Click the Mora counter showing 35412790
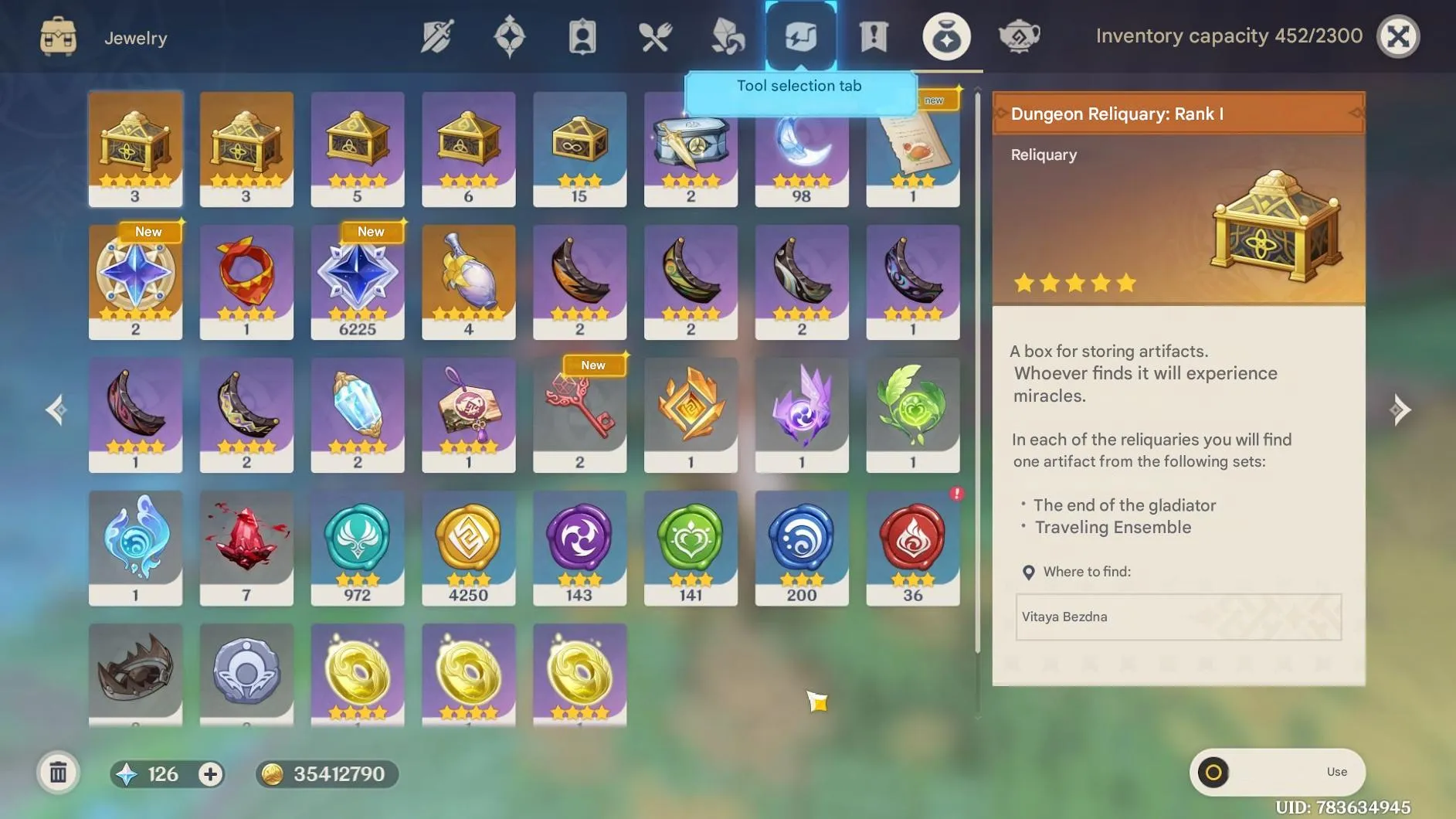Viewport: 1456px width, 819px height. coord(328,773)
